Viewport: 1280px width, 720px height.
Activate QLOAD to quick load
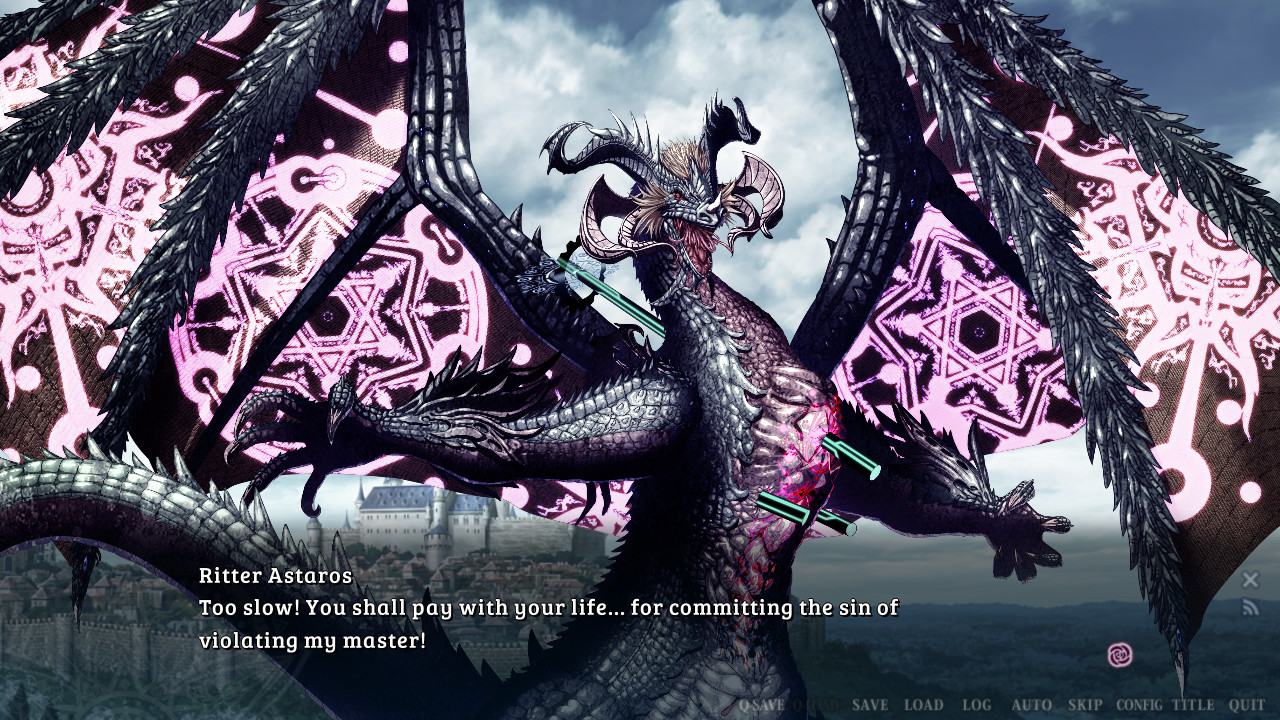click(815, 706)
